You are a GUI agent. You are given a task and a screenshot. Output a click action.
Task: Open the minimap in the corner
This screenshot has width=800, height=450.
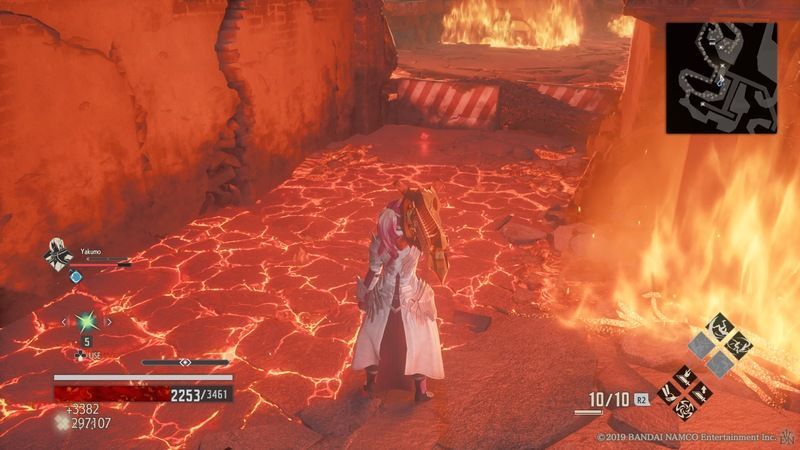coord(721,76)
